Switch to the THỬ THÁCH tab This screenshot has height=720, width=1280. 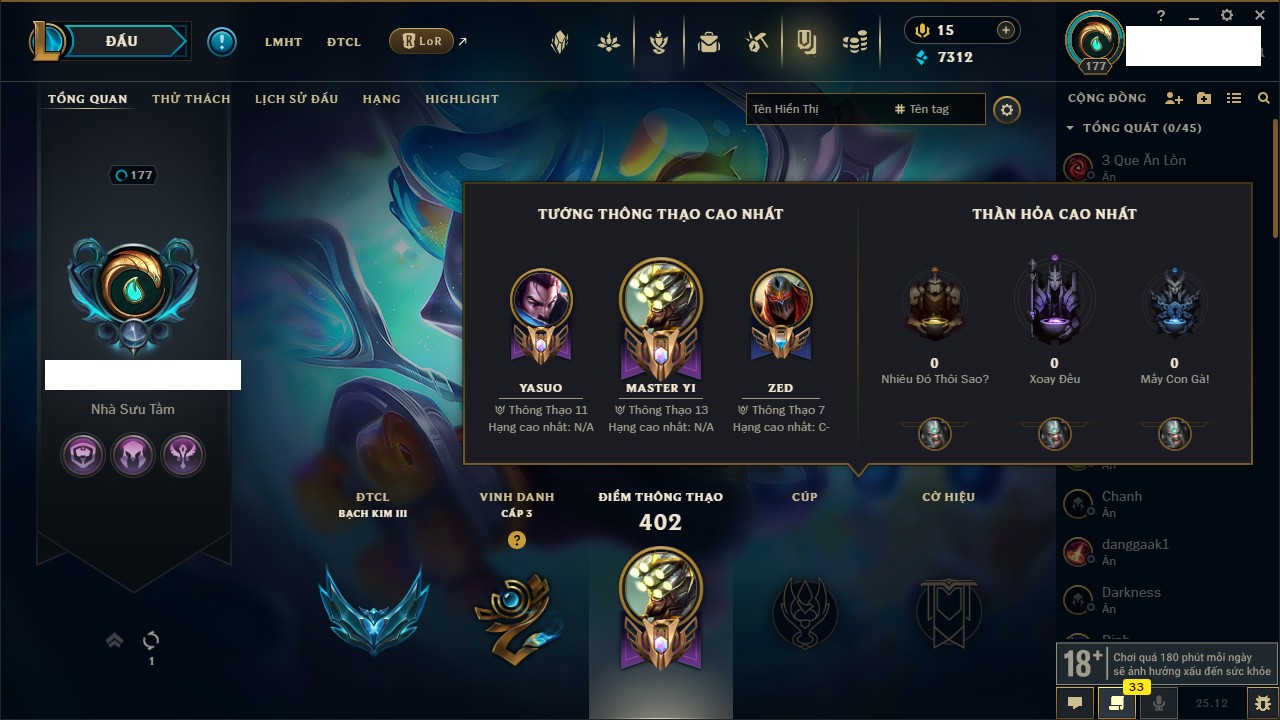(x=191, y=99)
